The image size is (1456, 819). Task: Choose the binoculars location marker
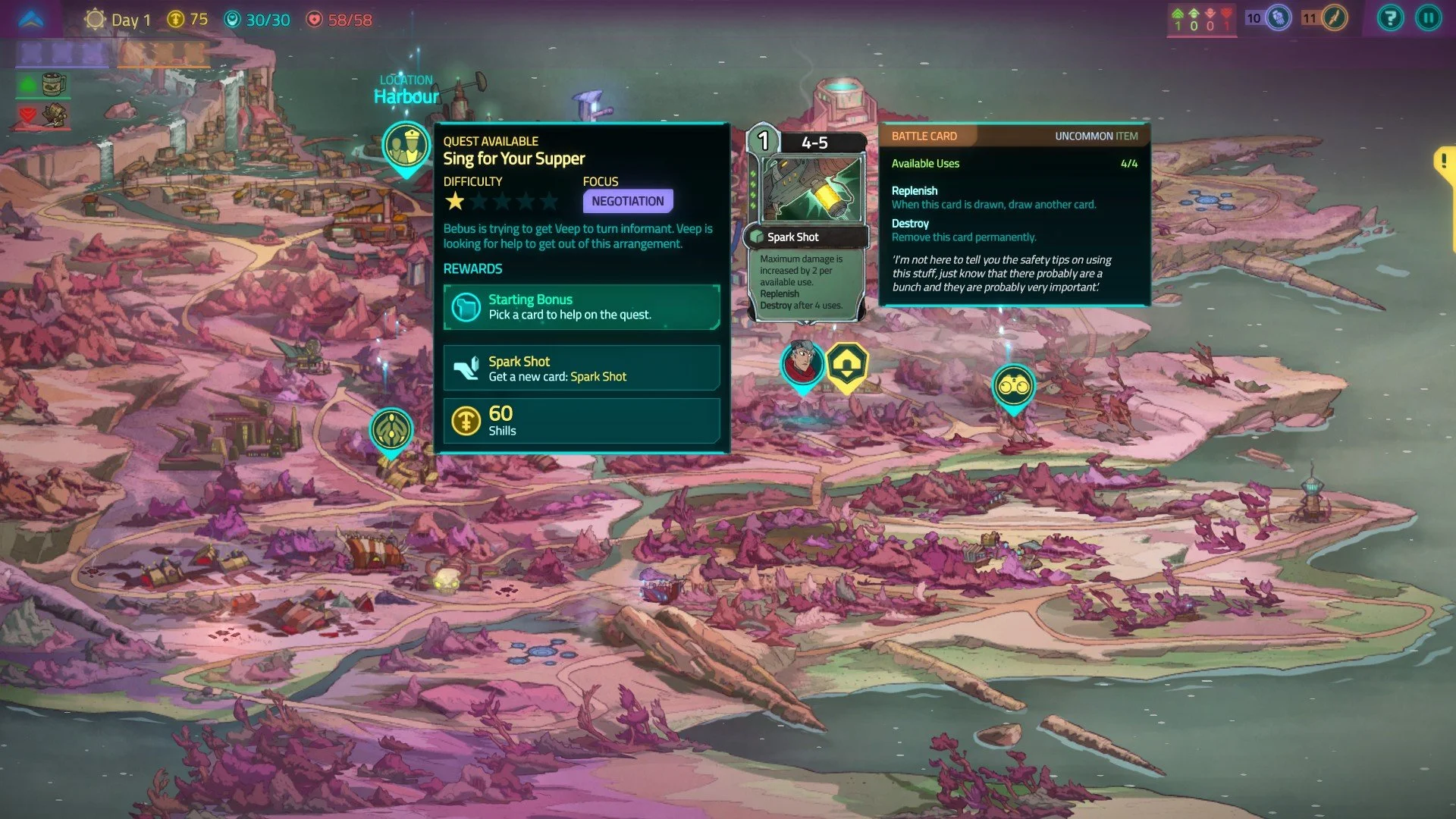point(1013,387)
